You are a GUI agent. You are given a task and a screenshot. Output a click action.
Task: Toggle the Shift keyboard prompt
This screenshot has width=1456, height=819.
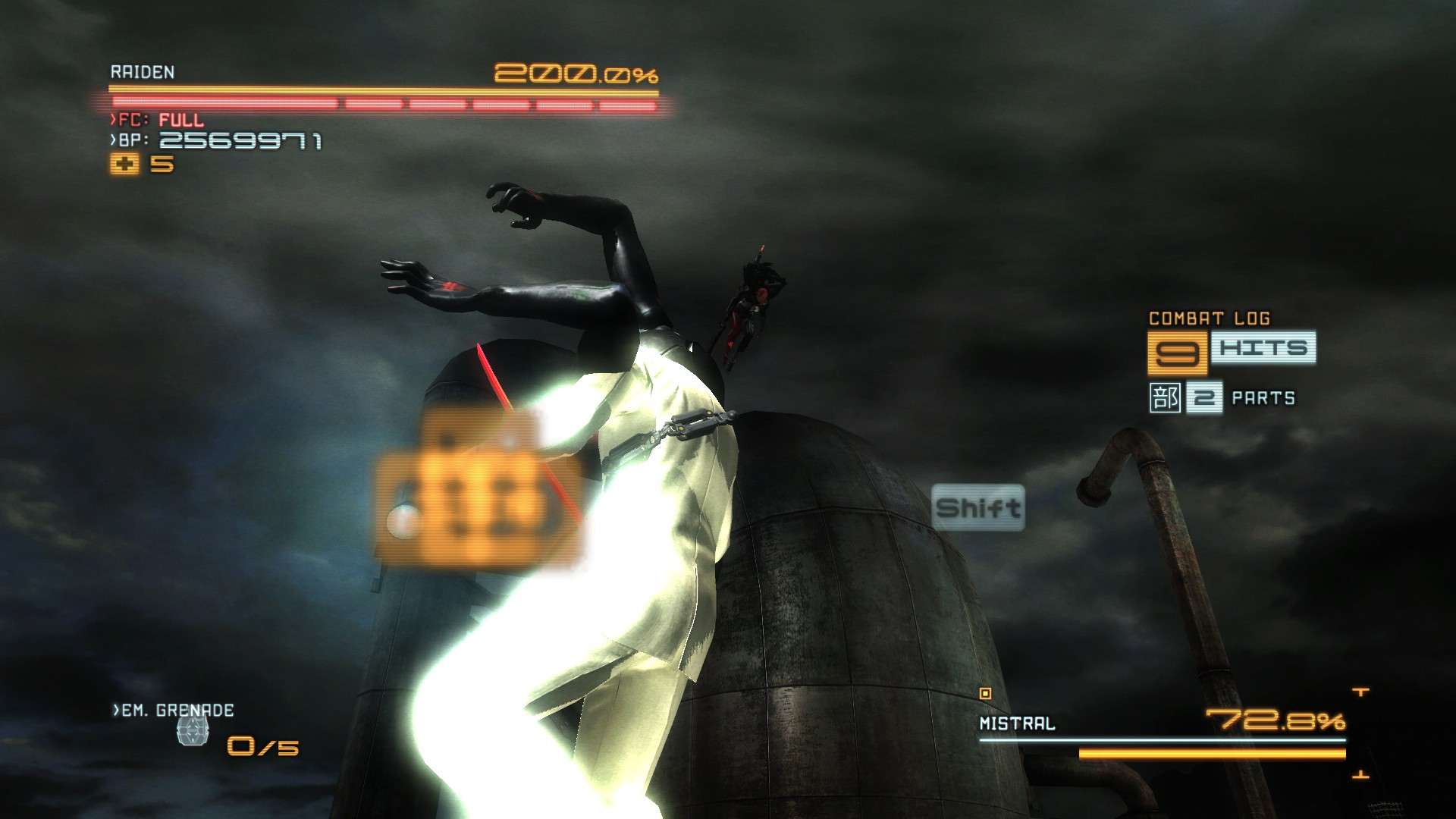(979, 507)
